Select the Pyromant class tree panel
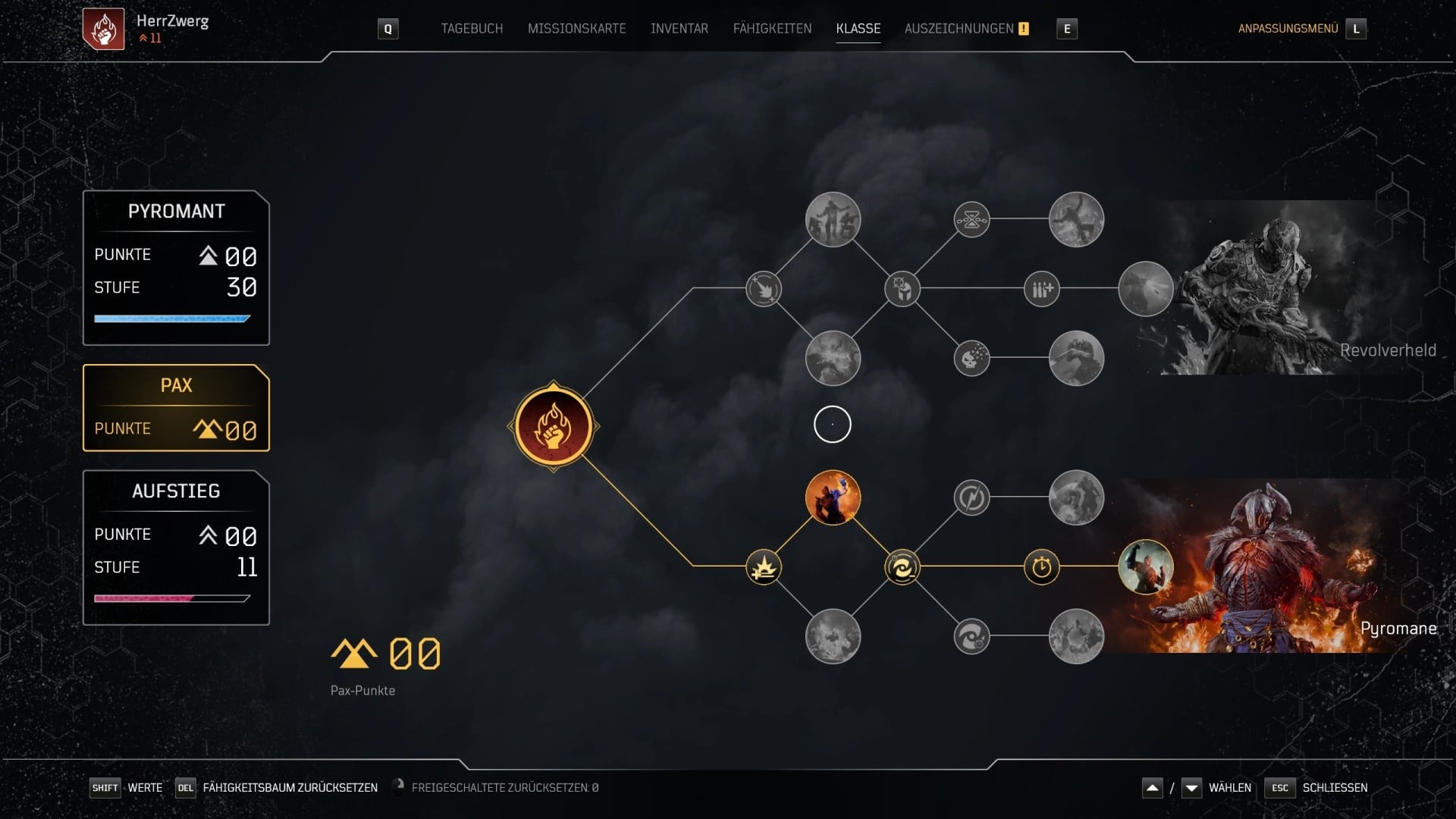The width and height of the screenshot is (1456, 819). (176, 268)
